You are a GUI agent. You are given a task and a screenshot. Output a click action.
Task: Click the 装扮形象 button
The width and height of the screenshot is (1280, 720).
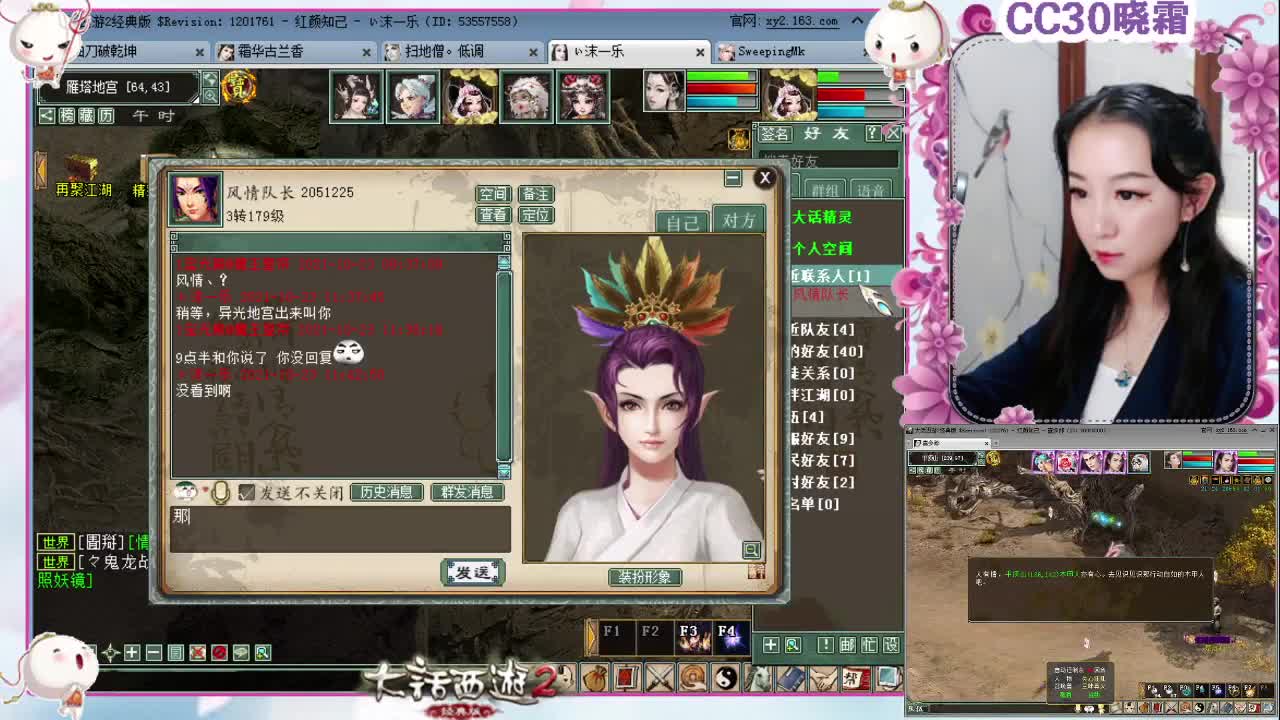(x=645, y=577)
